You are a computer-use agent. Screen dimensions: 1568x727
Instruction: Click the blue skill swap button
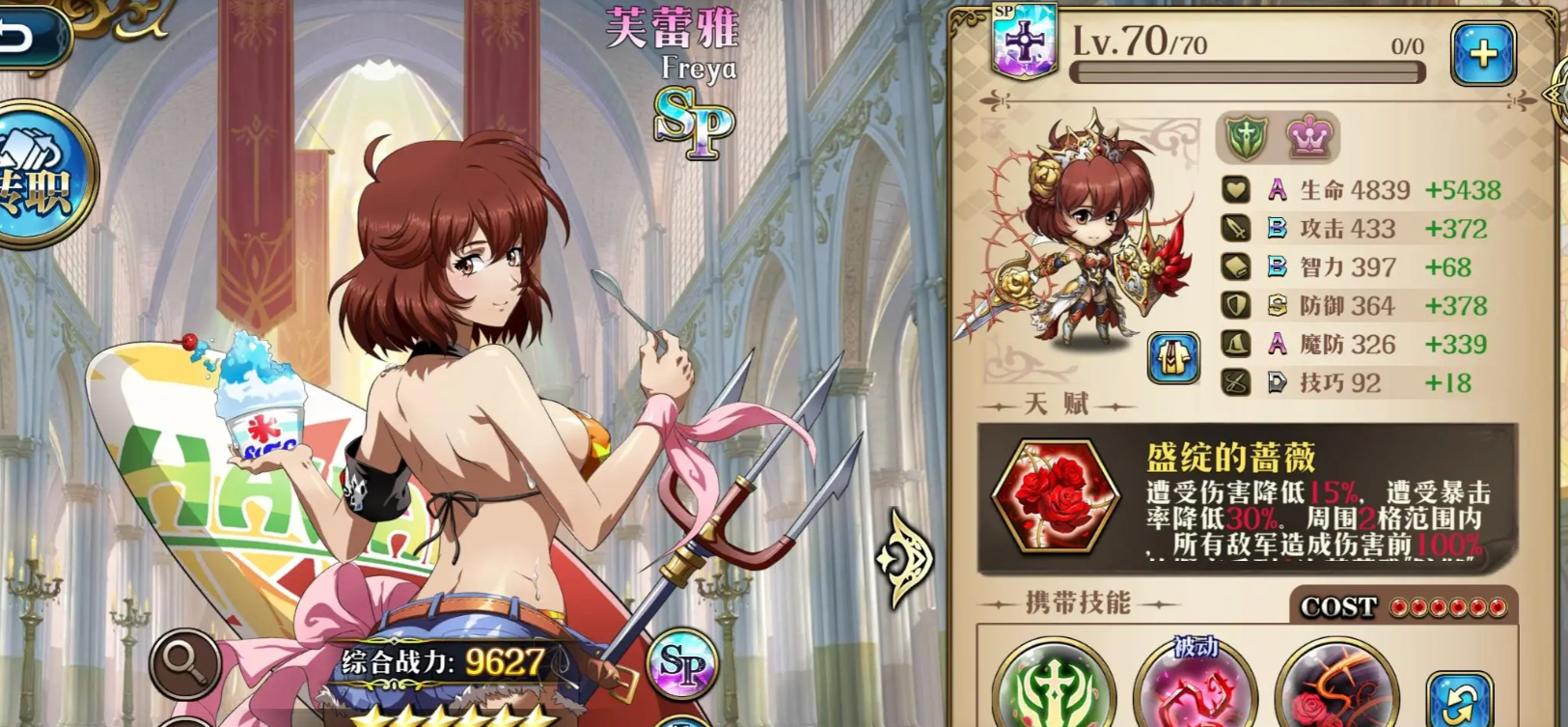(1459, 697)
